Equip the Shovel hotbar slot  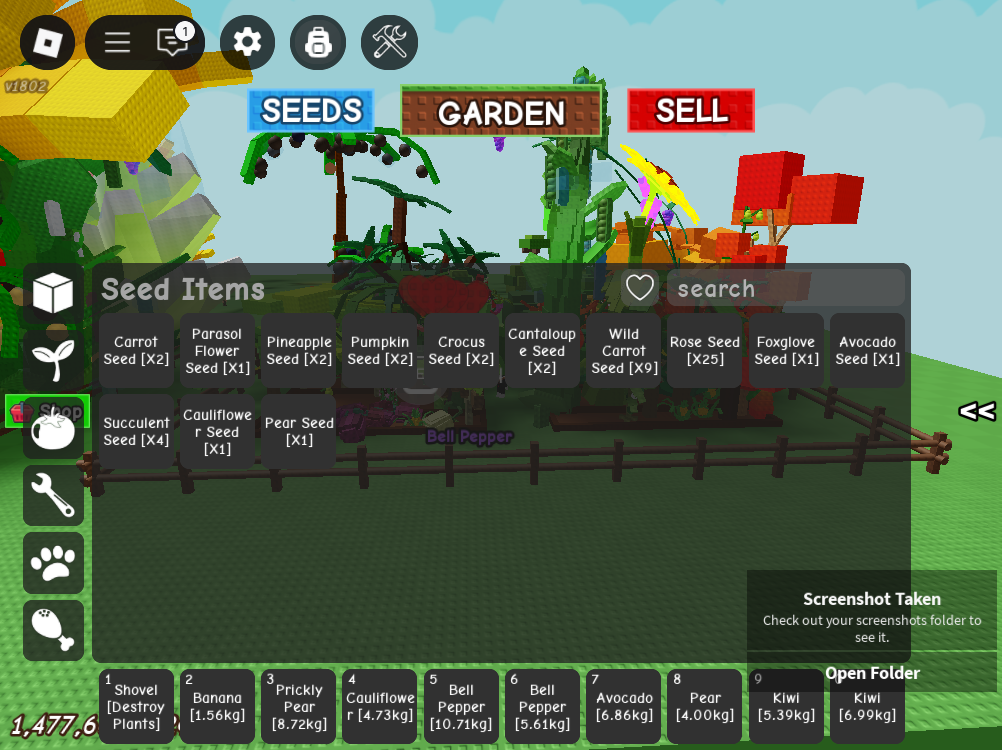pos(136,706)
